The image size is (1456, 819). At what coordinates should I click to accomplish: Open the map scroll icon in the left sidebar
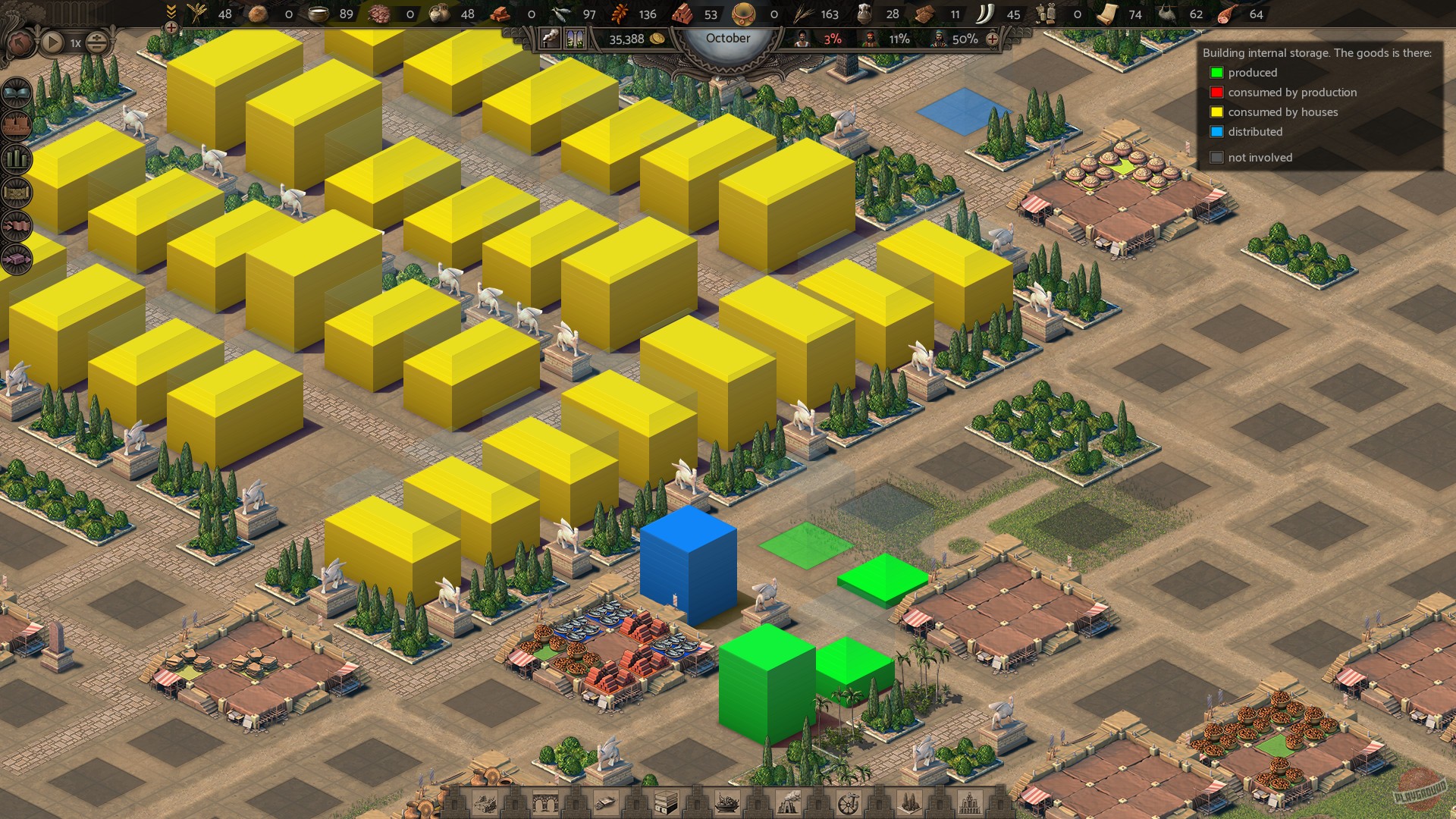[x=14, y=193]
